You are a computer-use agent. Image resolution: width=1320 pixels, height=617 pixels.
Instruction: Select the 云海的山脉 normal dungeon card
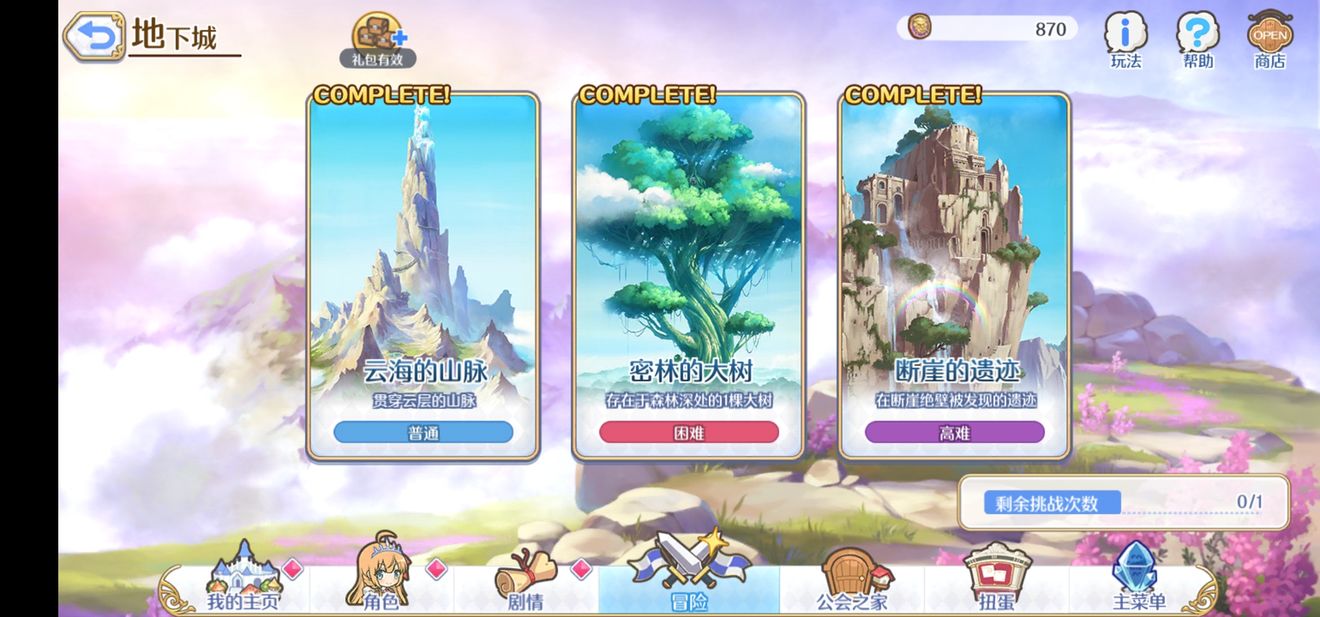coord(423,276)
